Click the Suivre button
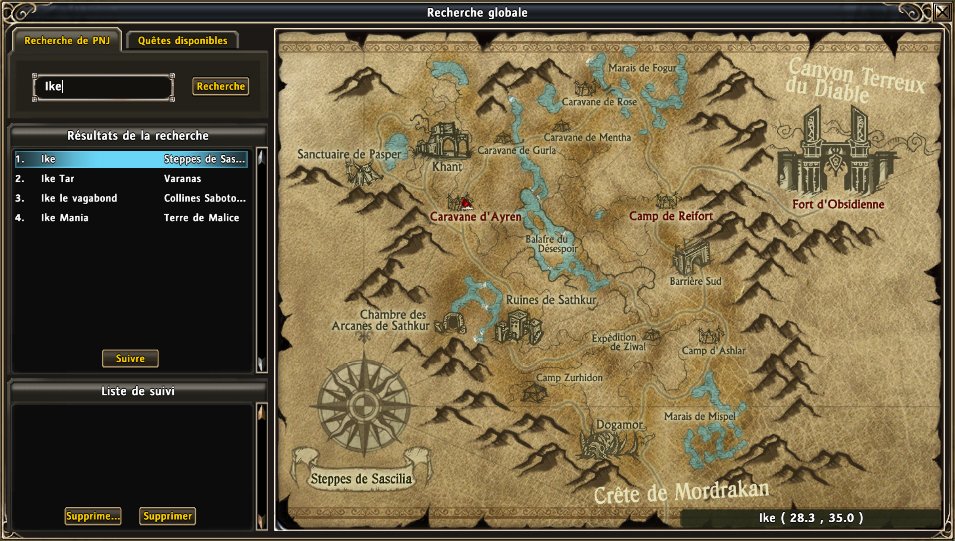Screen dimensions: 955x541 130,358
